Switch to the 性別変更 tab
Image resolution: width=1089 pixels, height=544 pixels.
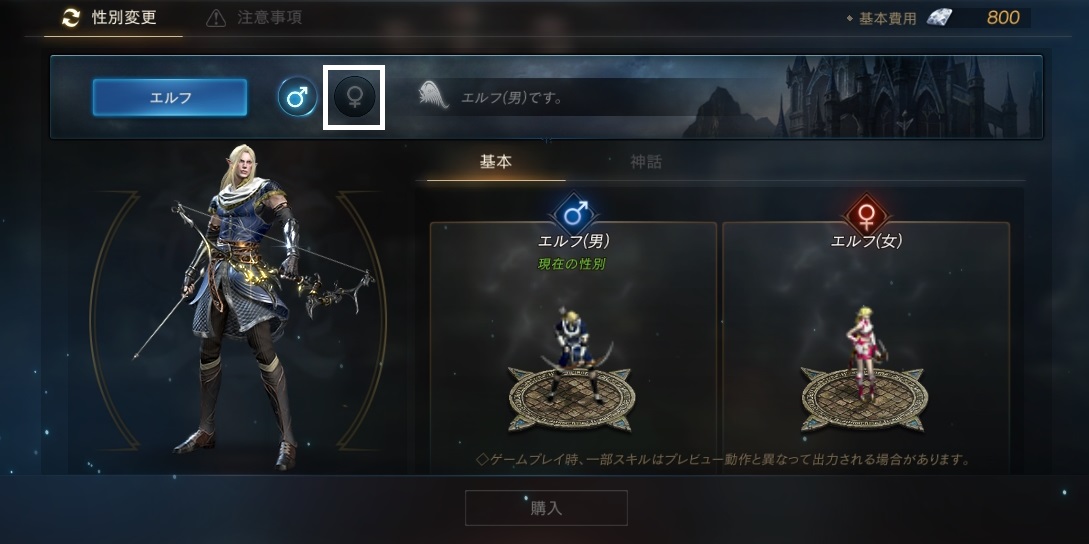pos(112,18)
